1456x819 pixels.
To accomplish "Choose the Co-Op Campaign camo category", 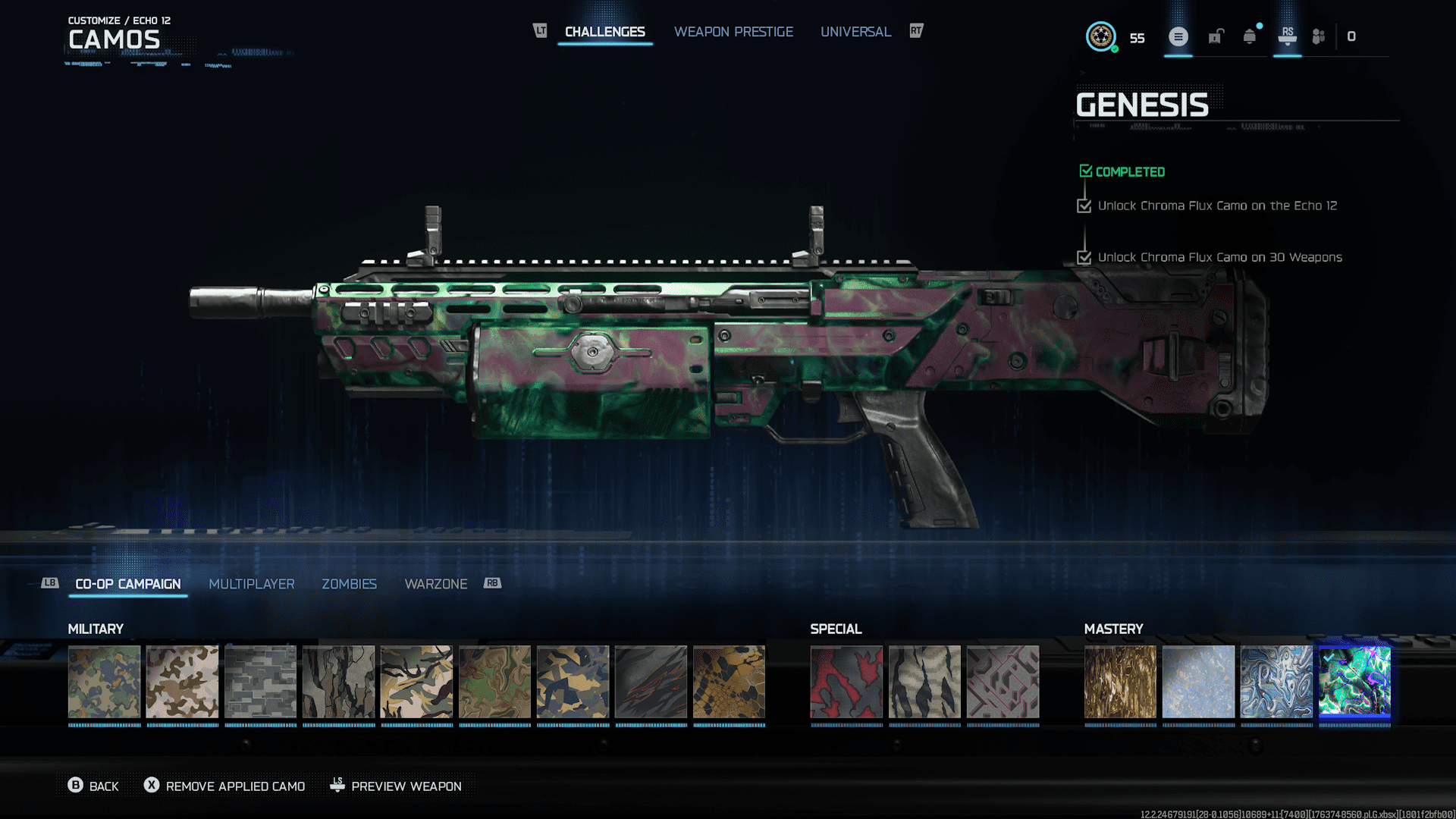I will pos(128,584).
